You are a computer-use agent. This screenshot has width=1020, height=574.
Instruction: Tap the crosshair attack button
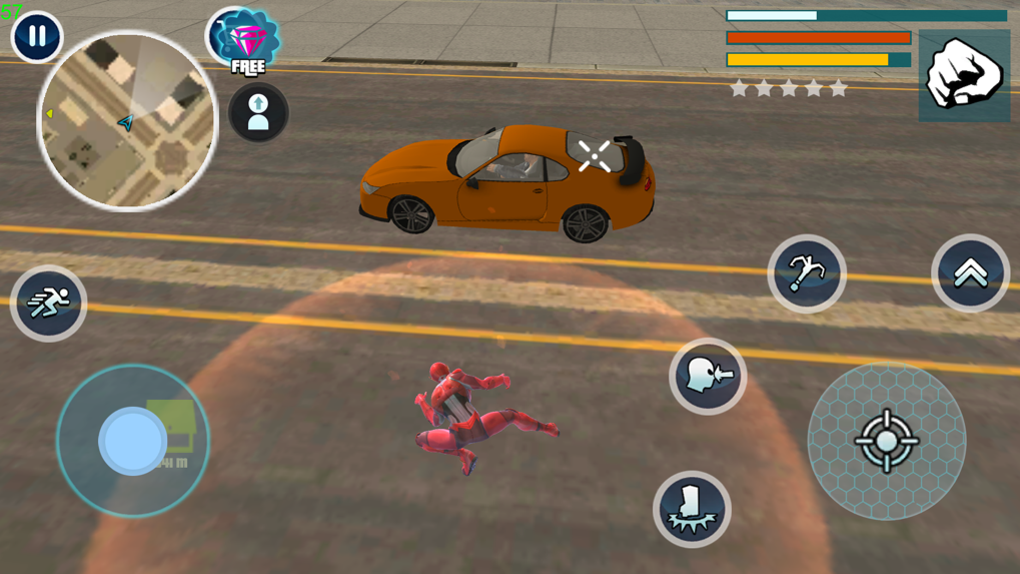[886, 440]
